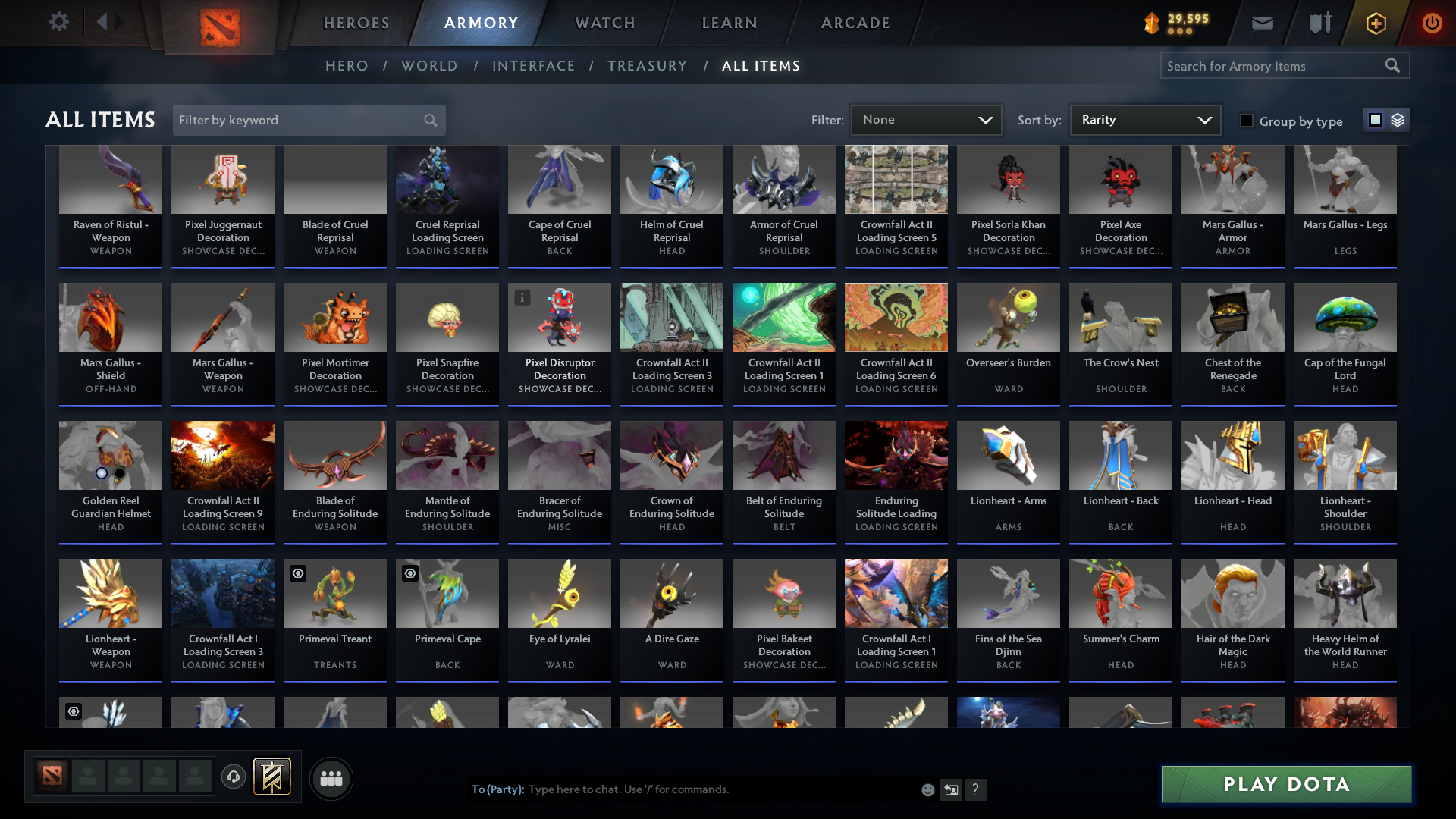Switch to the WATCH tab
The width and height of the screenshot is (1456, 819).
click(x=604, y=23)
